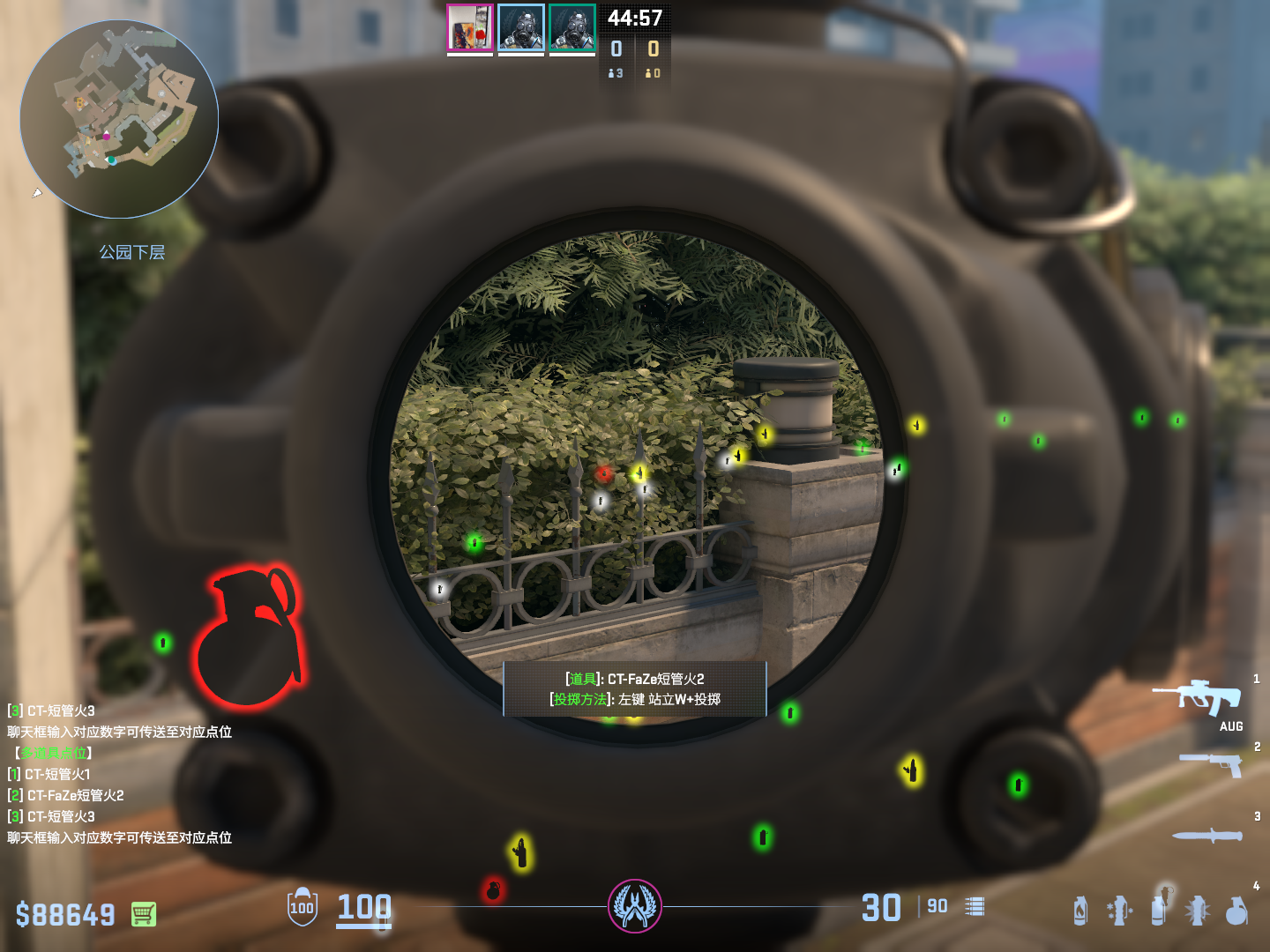The height and width of the screenshot is (952, 1270).
Task: Click the large red-outlined grenade indicator
Action: [x=249, y=636]
